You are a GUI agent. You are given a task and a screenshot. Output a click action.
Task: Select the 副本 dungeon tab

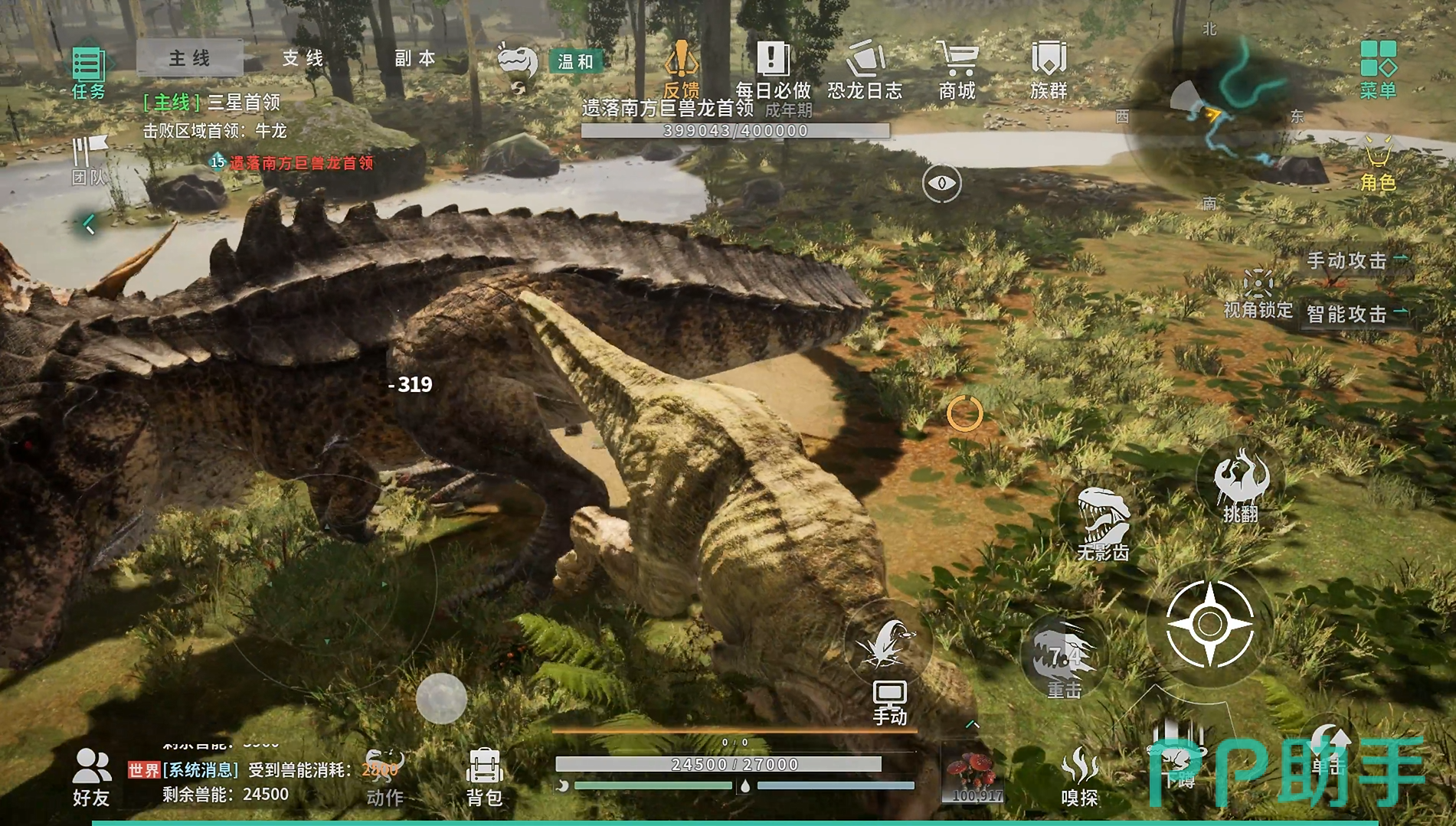[415, 58]
